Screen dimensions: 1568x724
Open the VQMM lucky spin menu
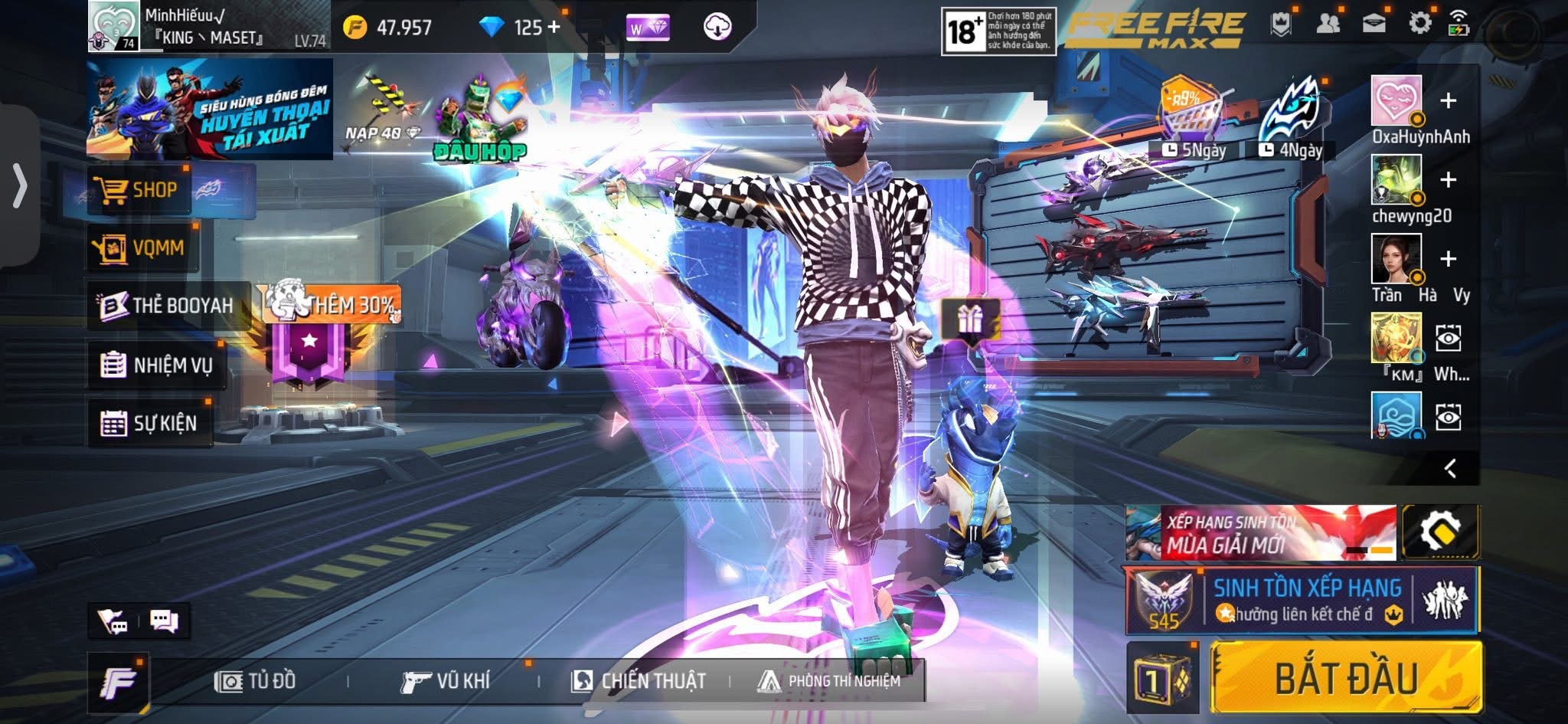point(142,247)
